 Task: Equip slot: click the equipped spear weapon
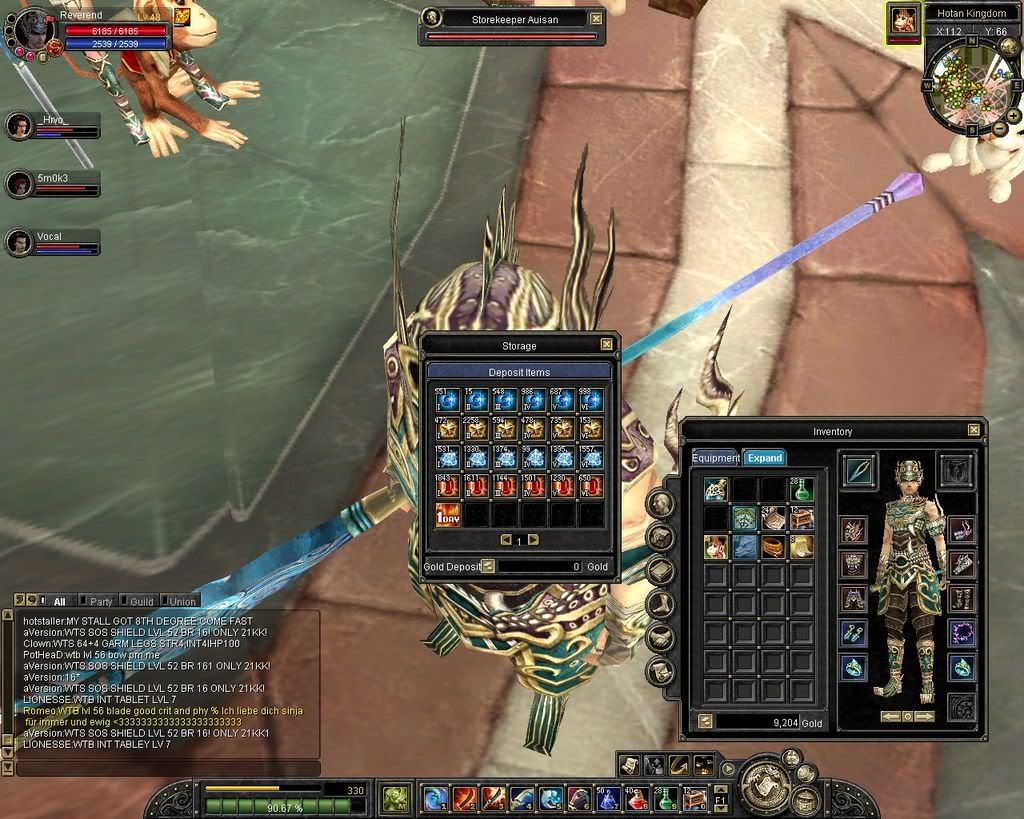pos(859,470)
